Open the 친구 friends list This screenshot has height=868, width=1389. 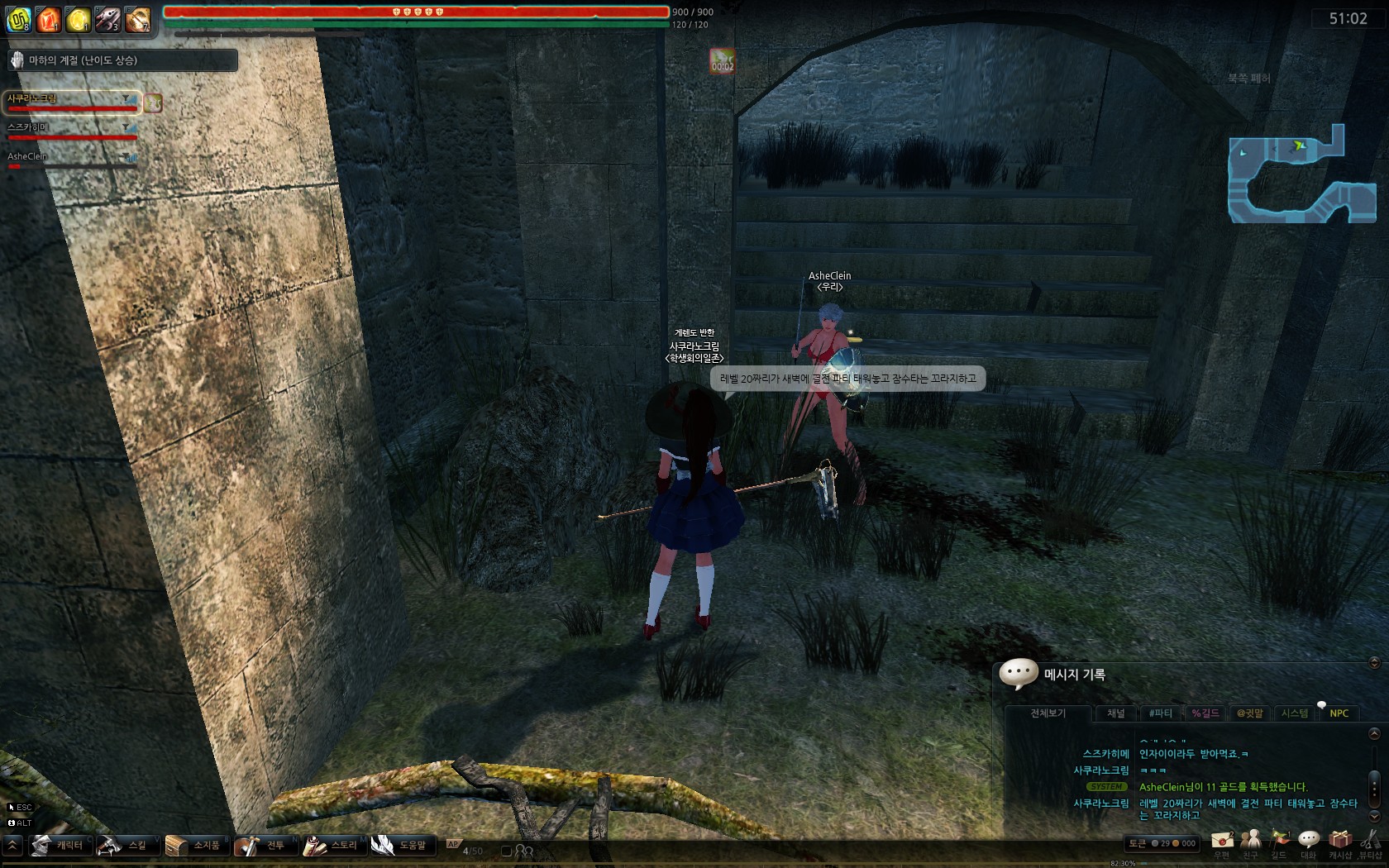tap(1250, 842)
